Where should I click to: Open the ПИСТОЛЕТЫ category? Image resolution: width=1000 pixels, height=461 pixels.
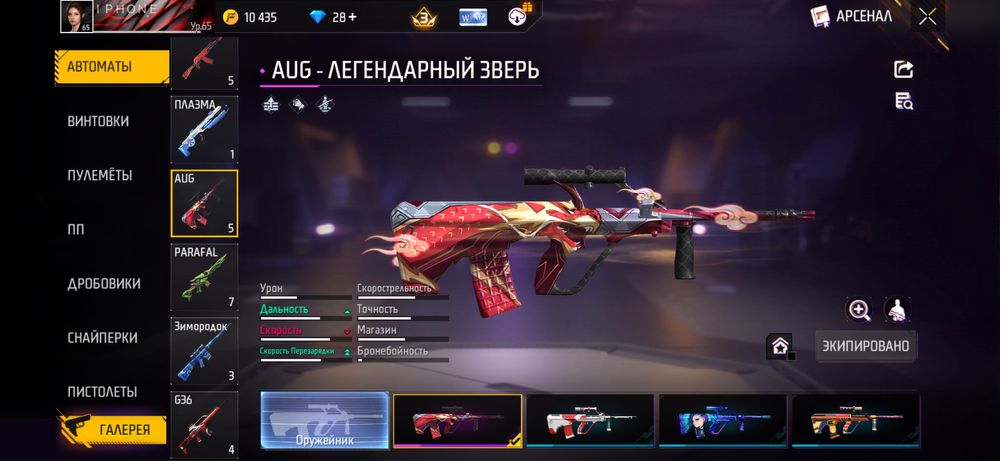pos(102,391)
